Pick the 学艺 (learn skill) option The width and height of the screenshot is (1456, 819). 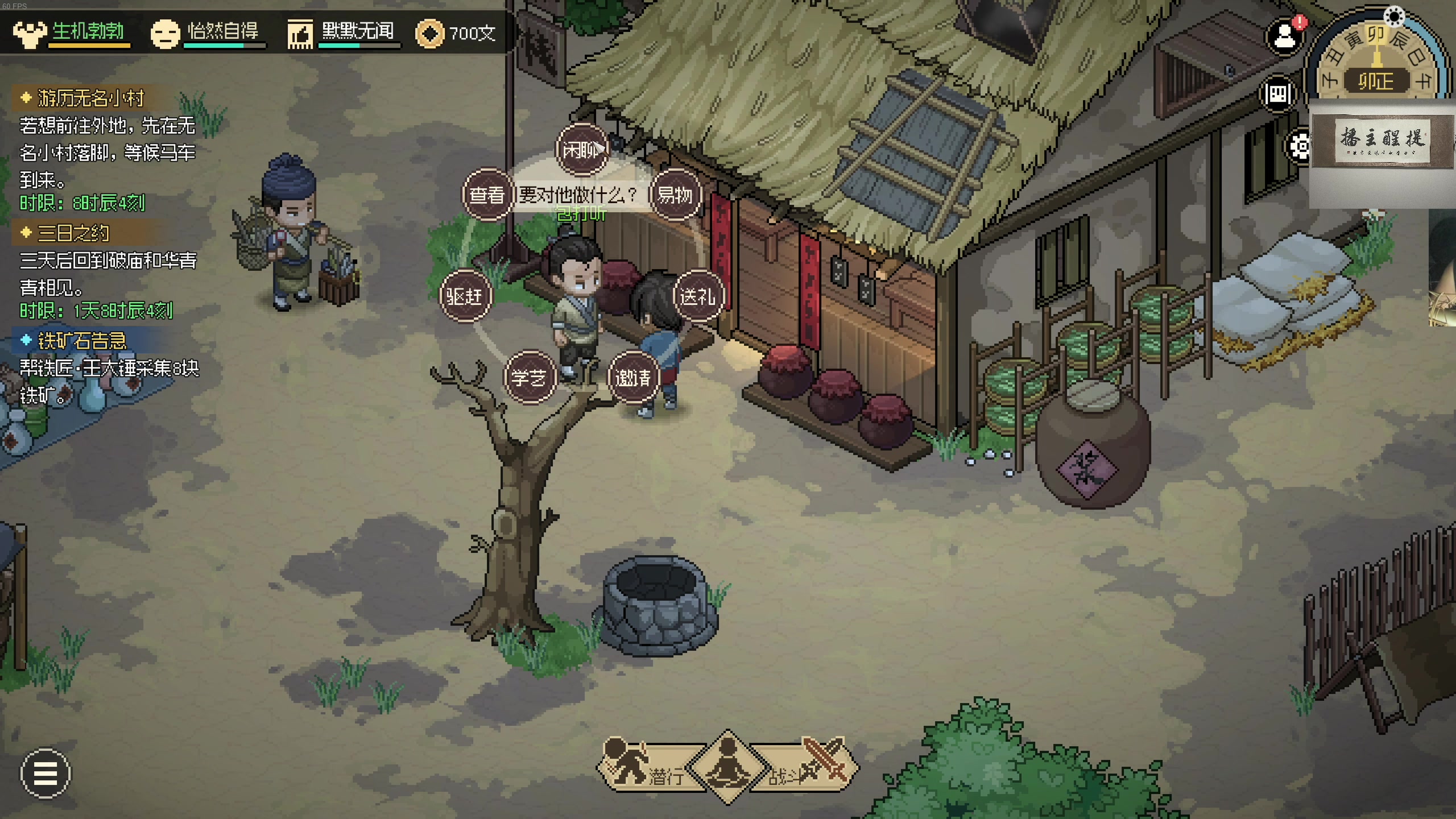(x=529, y=378)
